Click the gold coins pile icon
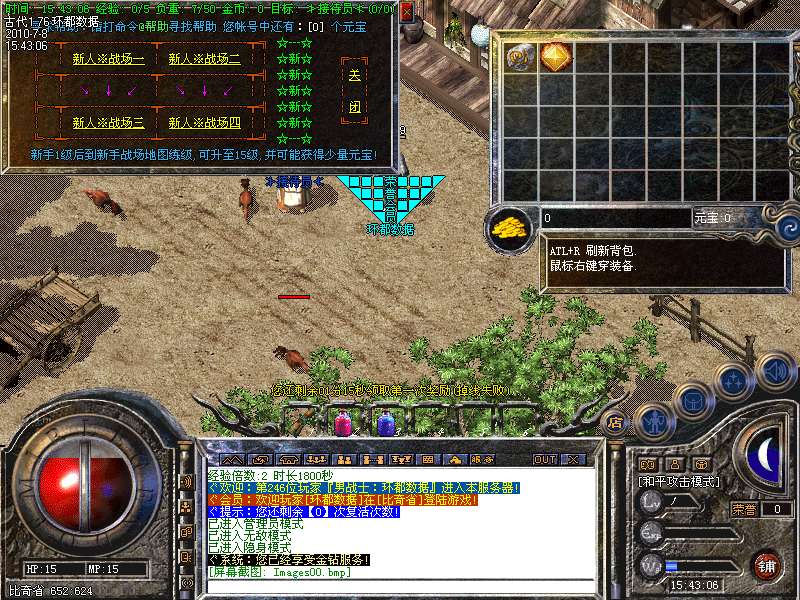 [x=511, y=226]
